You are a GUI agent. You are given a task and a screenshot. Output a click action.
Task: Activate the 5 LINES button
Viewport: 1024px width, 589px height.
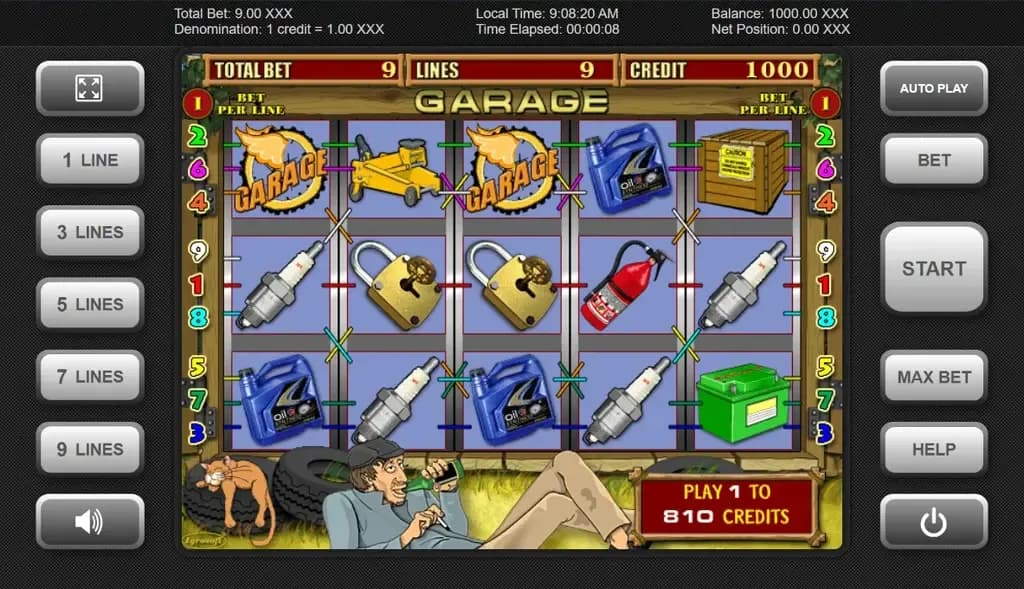coord(89,304)
